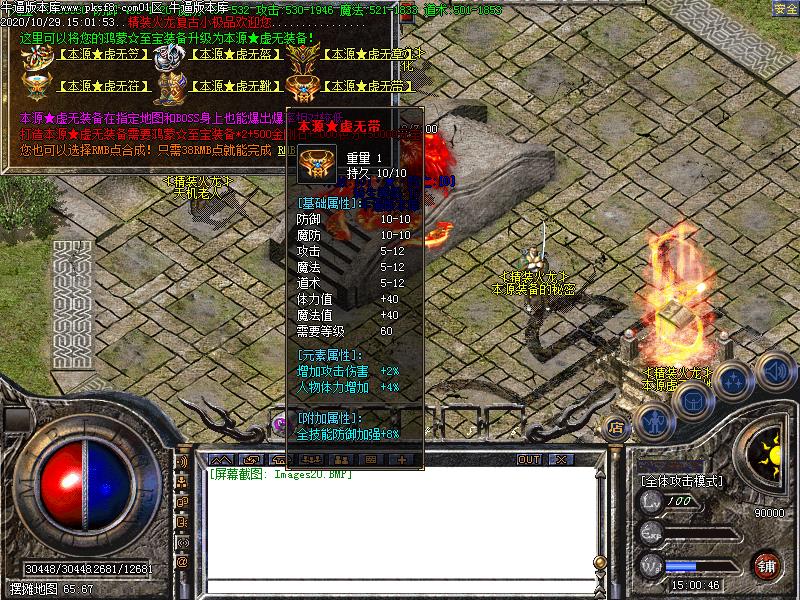Select the 本源★虚无带 belt link

tap(370, 86)
